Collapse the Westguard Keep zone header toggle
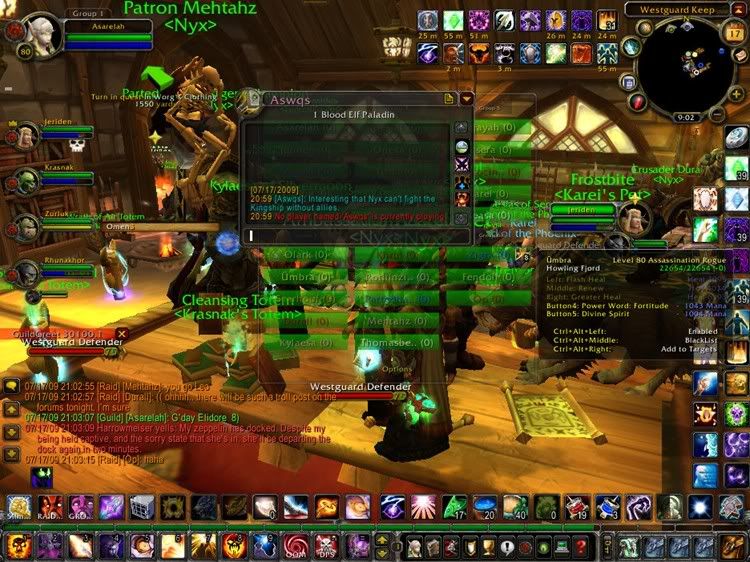The width and height of the screenshot is (750, 562). pos(740,9)
